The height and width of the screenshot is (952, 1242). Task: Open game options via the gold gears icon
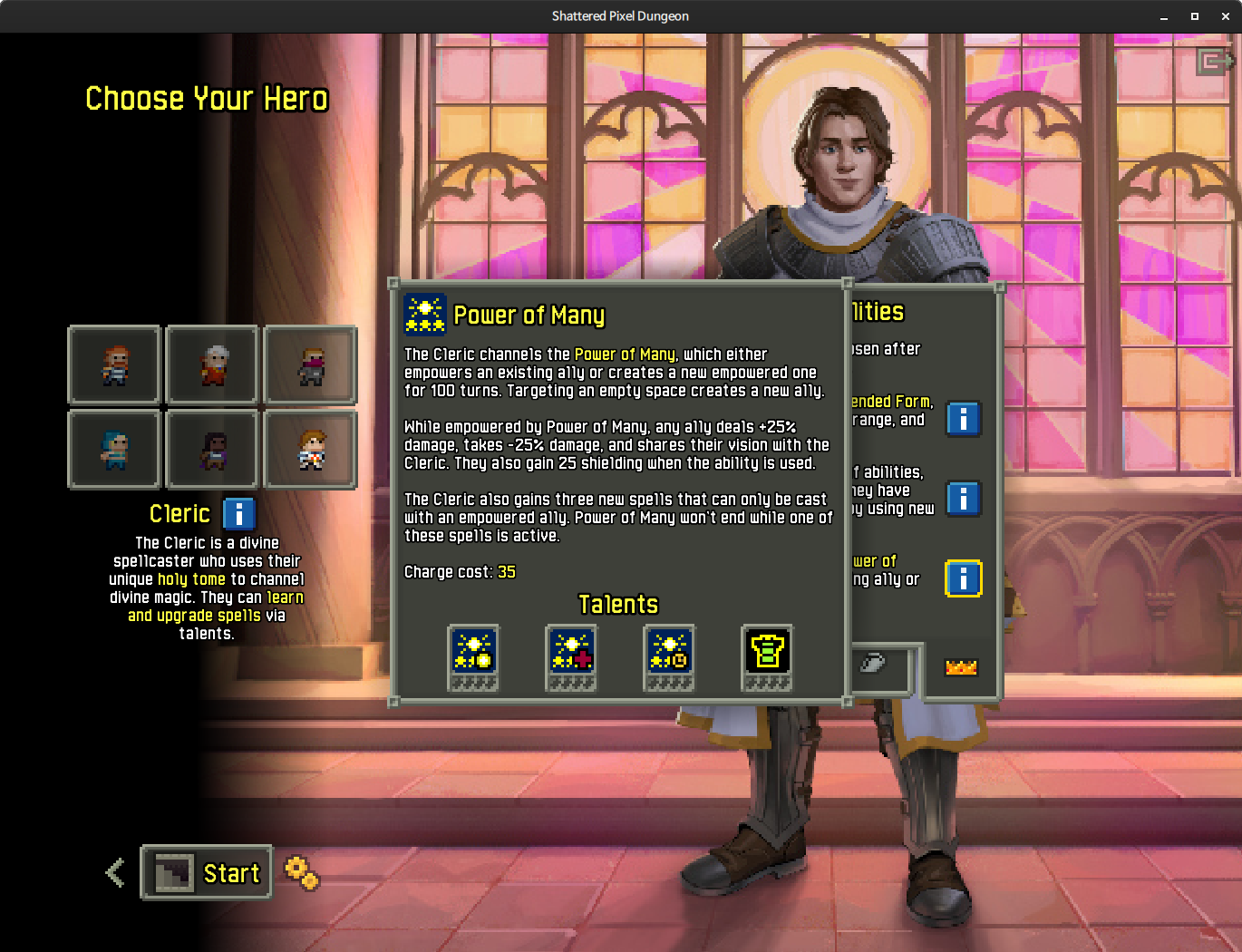coord(301,873)
